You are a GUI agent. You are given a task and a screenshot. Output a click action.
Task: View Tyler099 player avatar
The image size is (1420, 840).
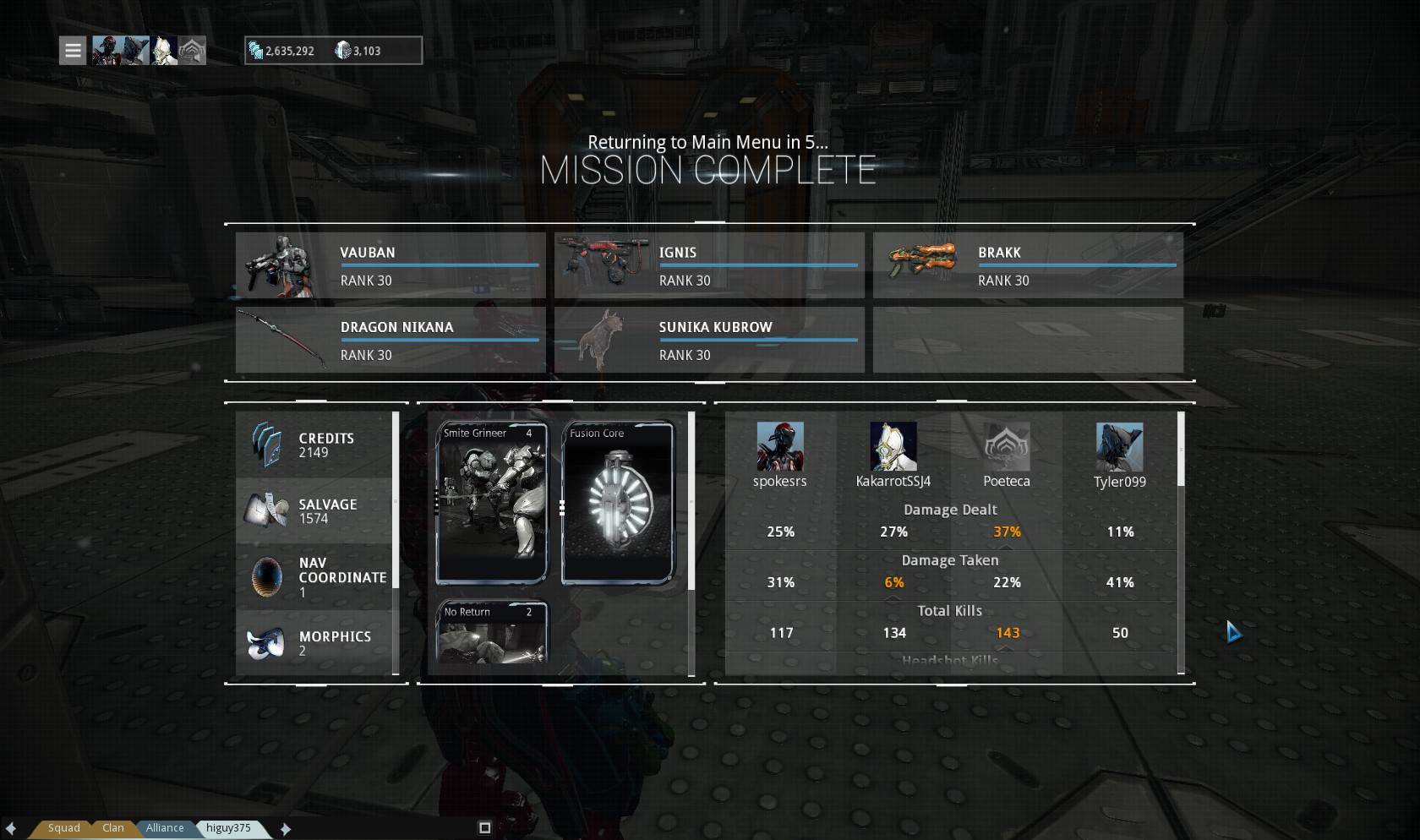coord(1120,446)
